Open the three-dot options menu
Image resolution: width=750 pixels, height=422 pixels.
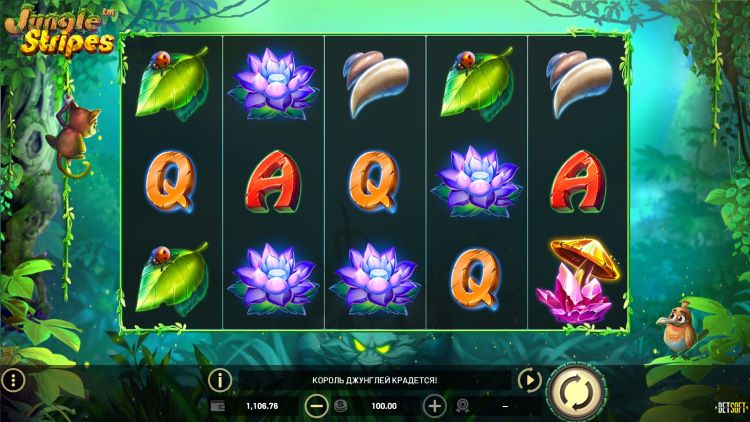point(12,380)
